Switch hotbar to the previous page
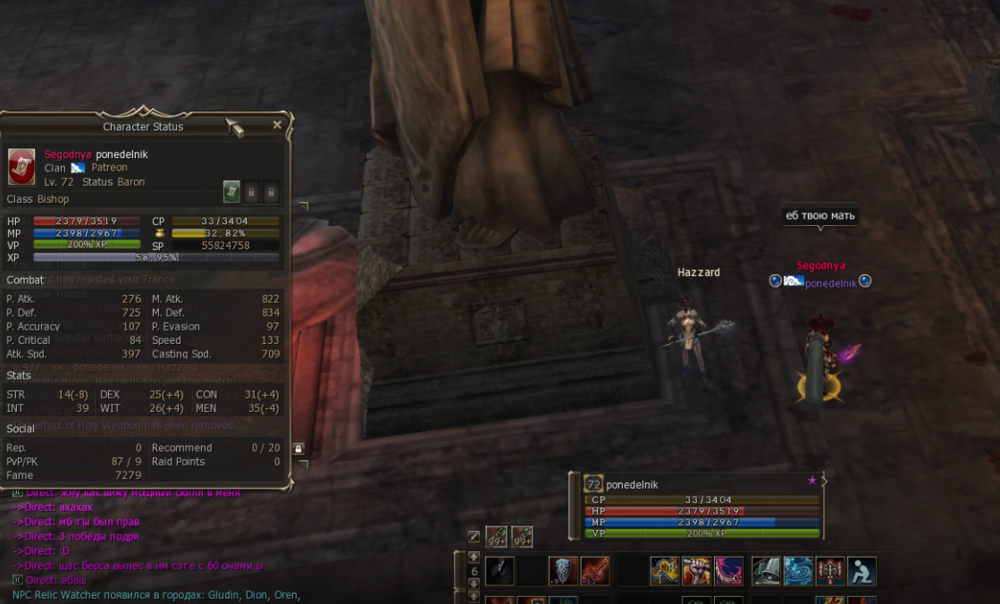This screenshot has height=604, width=1000. click(474, 557)
